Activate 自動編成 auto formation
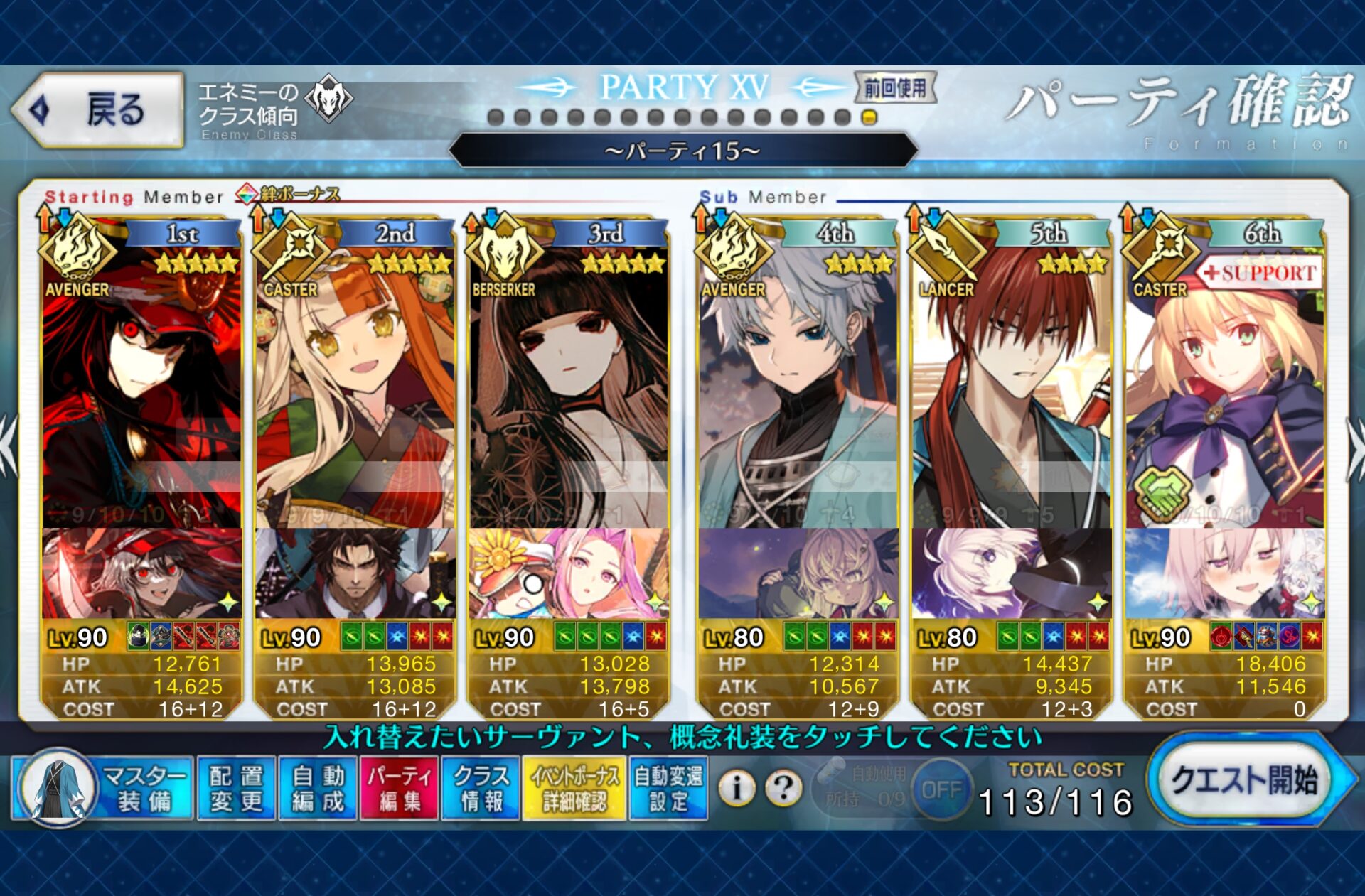The image size is (1365, 896). click(x=318, y=789)
